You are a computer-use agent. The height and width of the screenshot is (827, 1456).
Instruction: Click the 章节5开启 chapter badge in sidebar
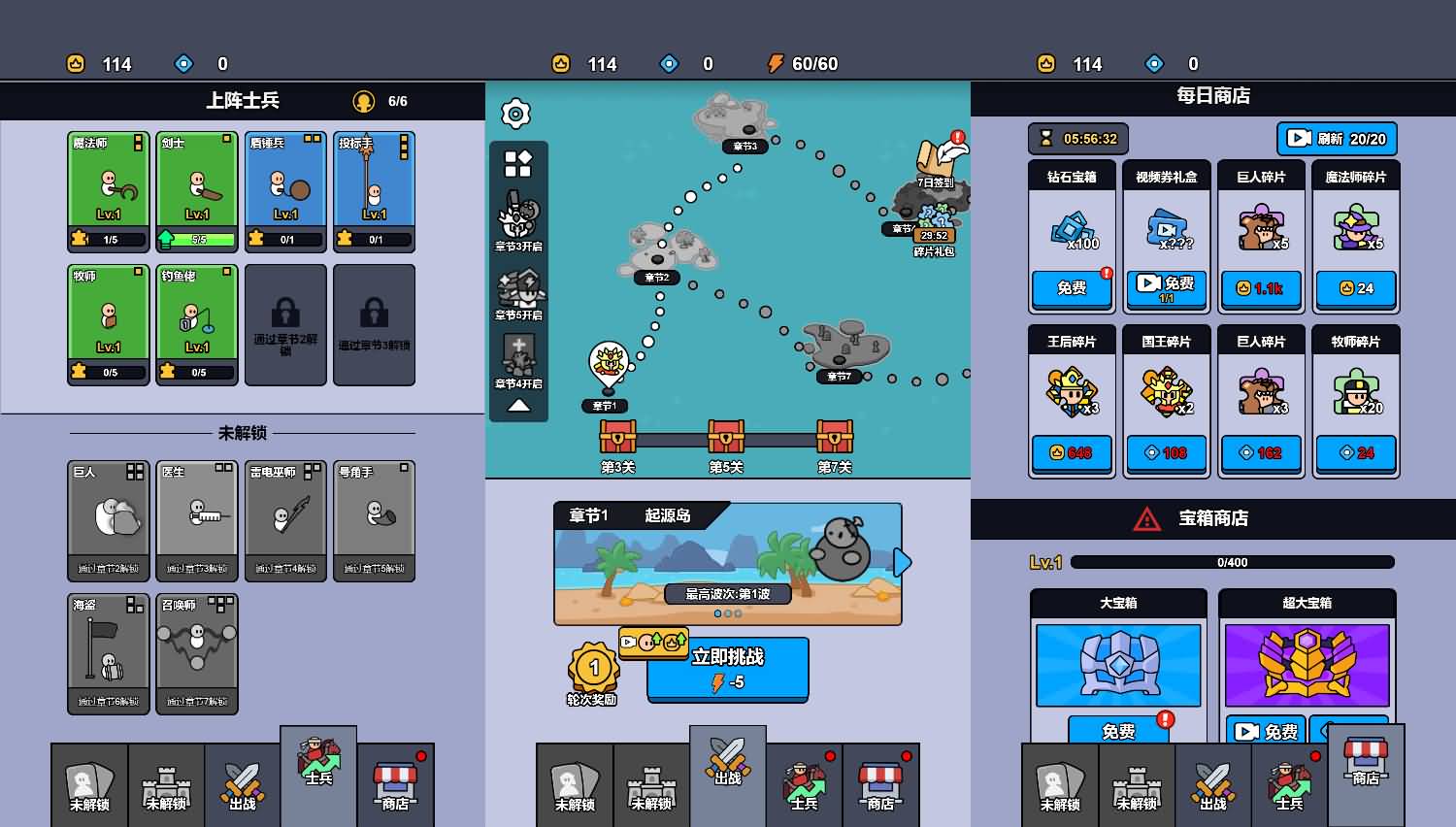(518, 289)
